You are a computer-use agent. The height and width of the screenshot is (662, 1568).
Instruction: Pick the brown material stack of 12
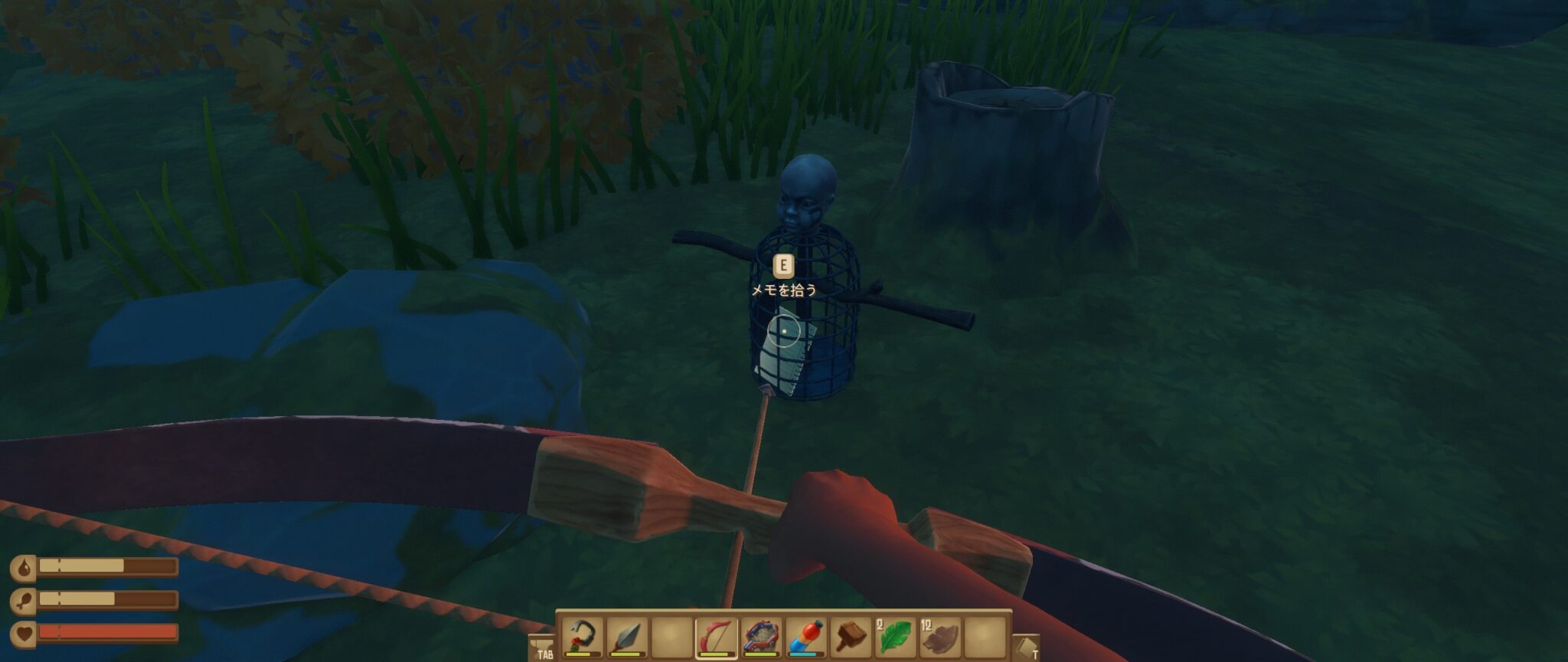(x=940, y=637)
